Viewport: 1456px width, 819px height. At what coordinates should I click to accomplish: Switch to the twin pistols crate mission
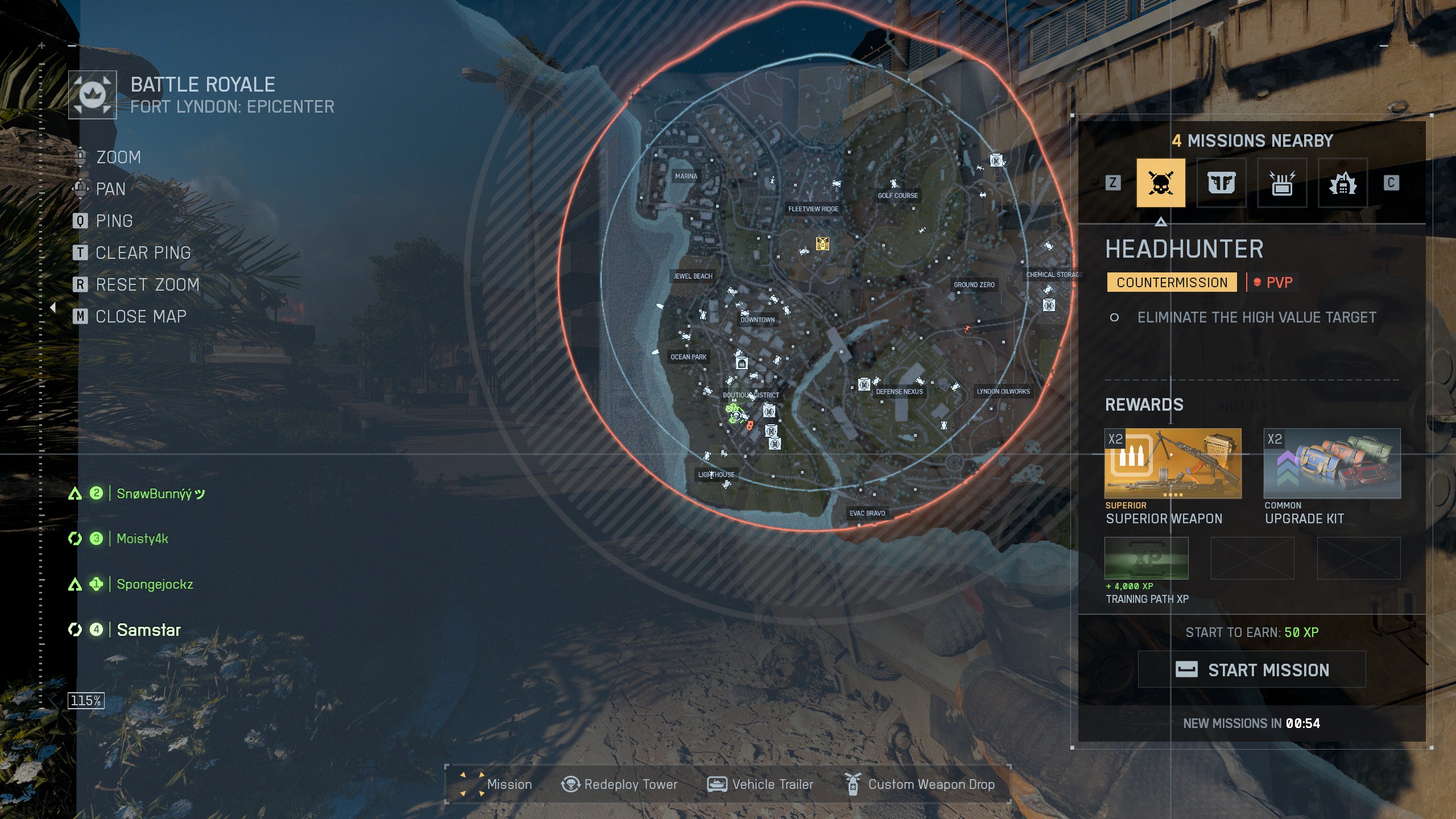tap(1221, 183)
